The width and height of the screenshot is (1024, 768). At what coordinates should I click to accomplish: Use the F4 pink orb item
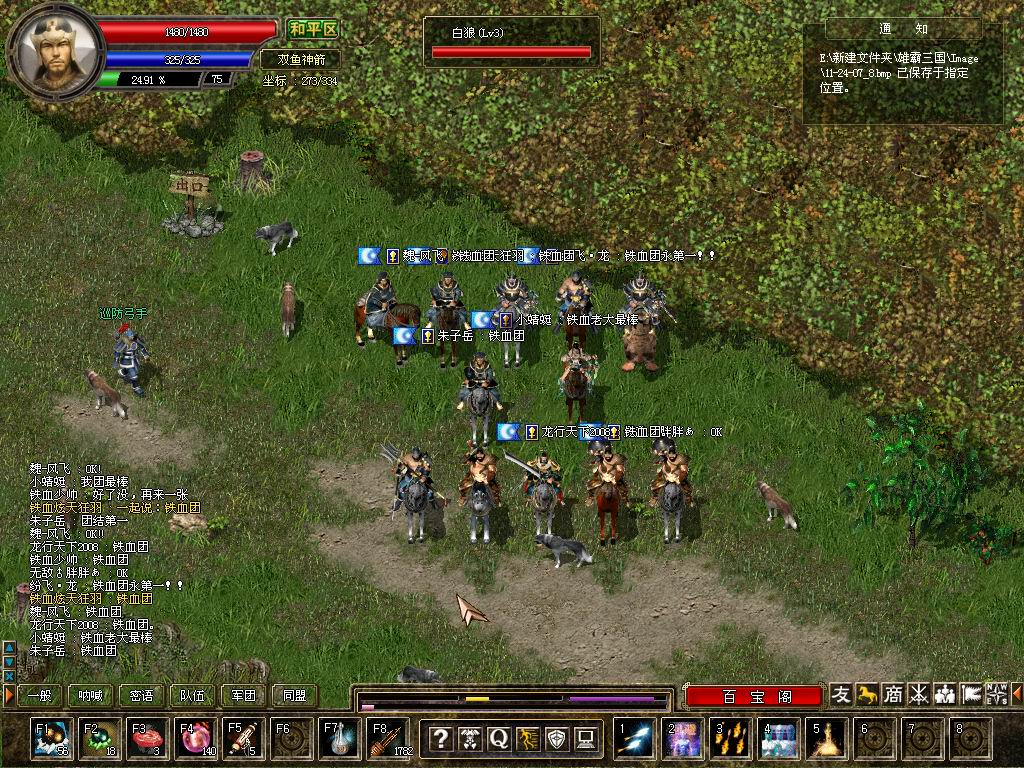[194, 739]
